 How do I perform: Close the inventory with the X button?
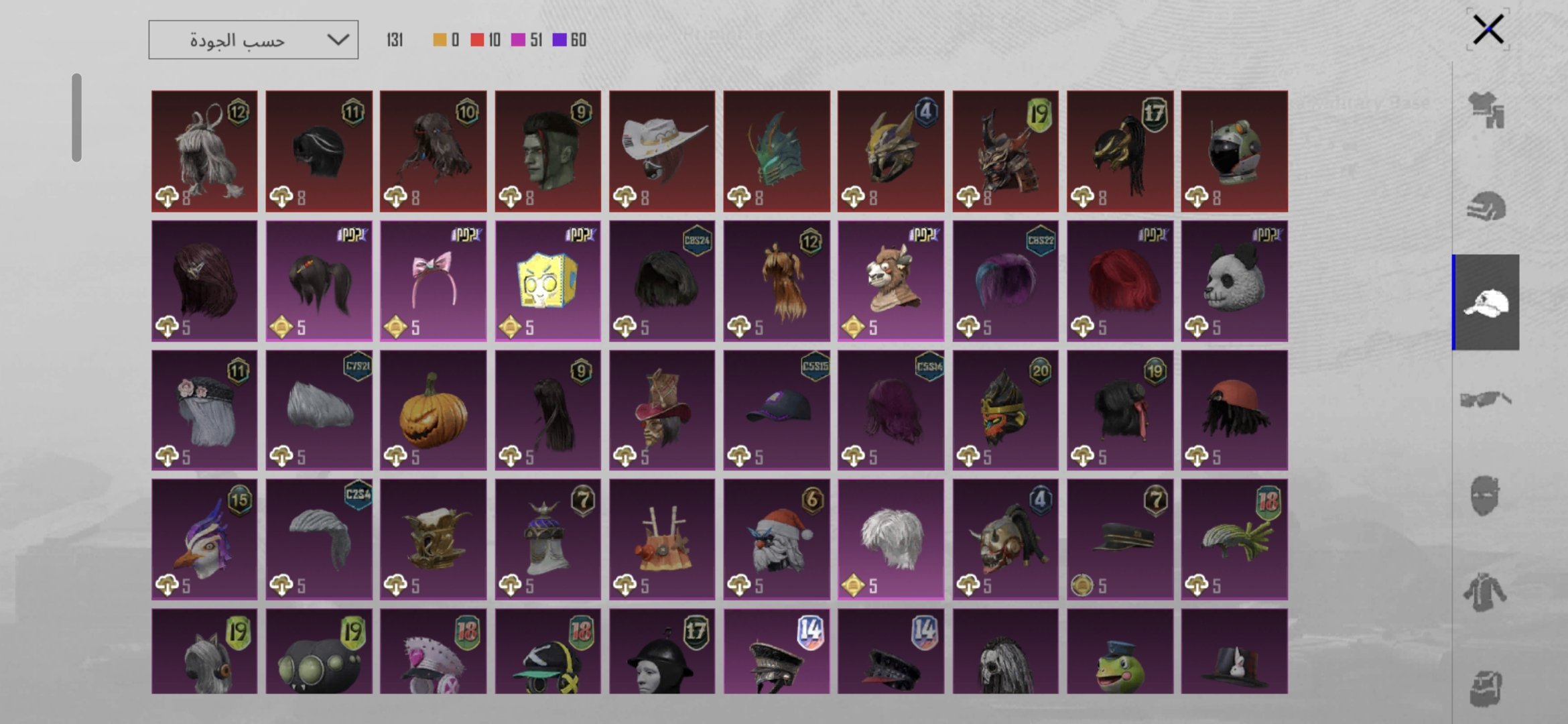point(1488,29)
